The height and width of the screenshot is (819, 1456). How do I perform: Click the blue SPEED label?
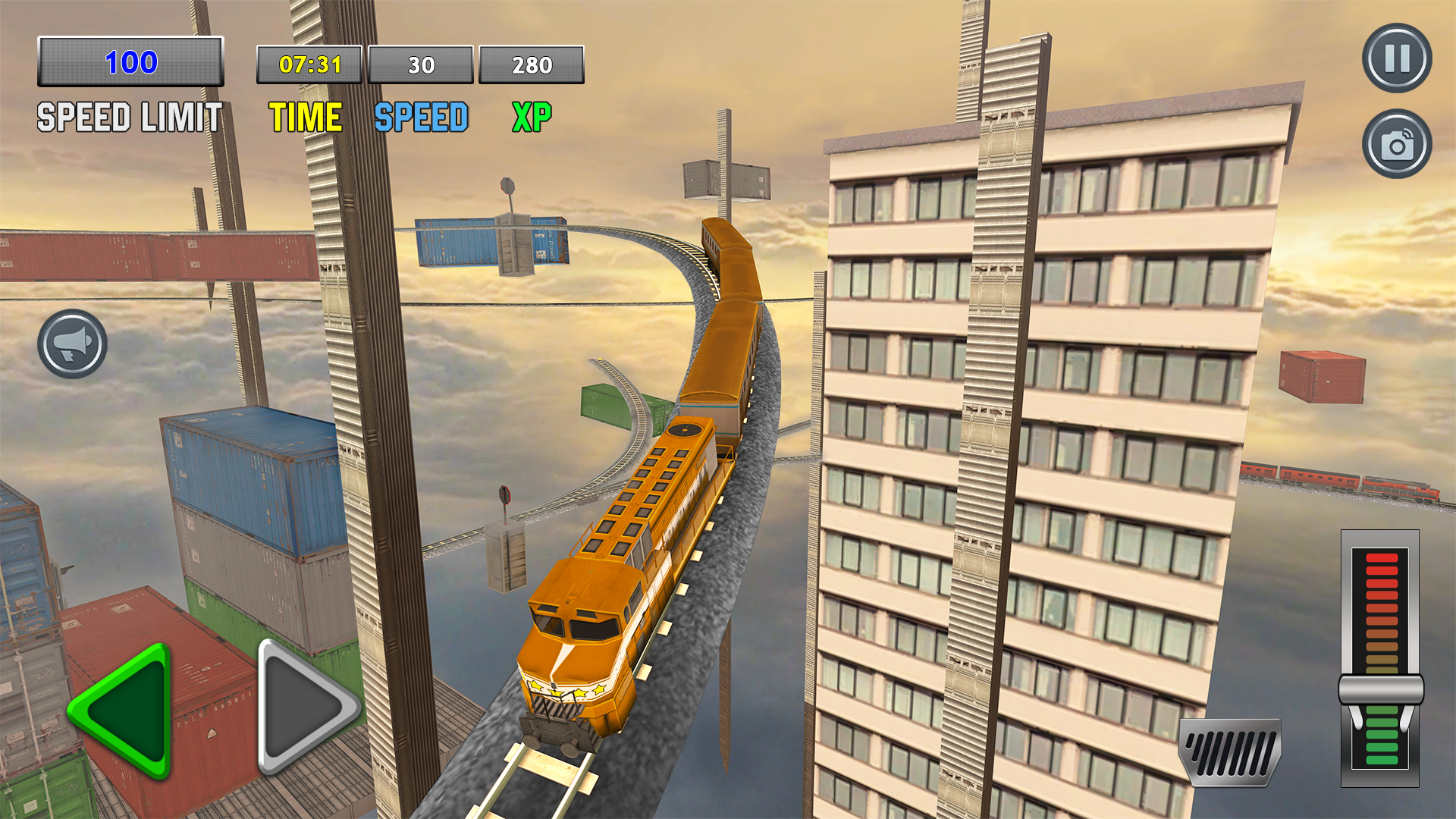pyautogui.click(x=422, y=116)
